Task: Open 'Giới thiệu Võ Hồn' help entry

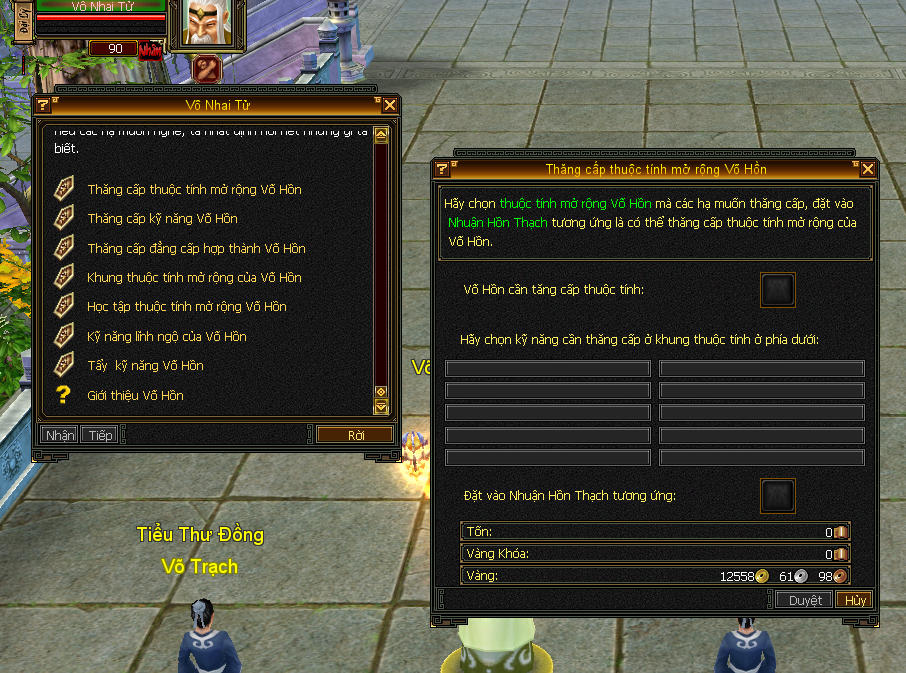Action: [135, 396]
